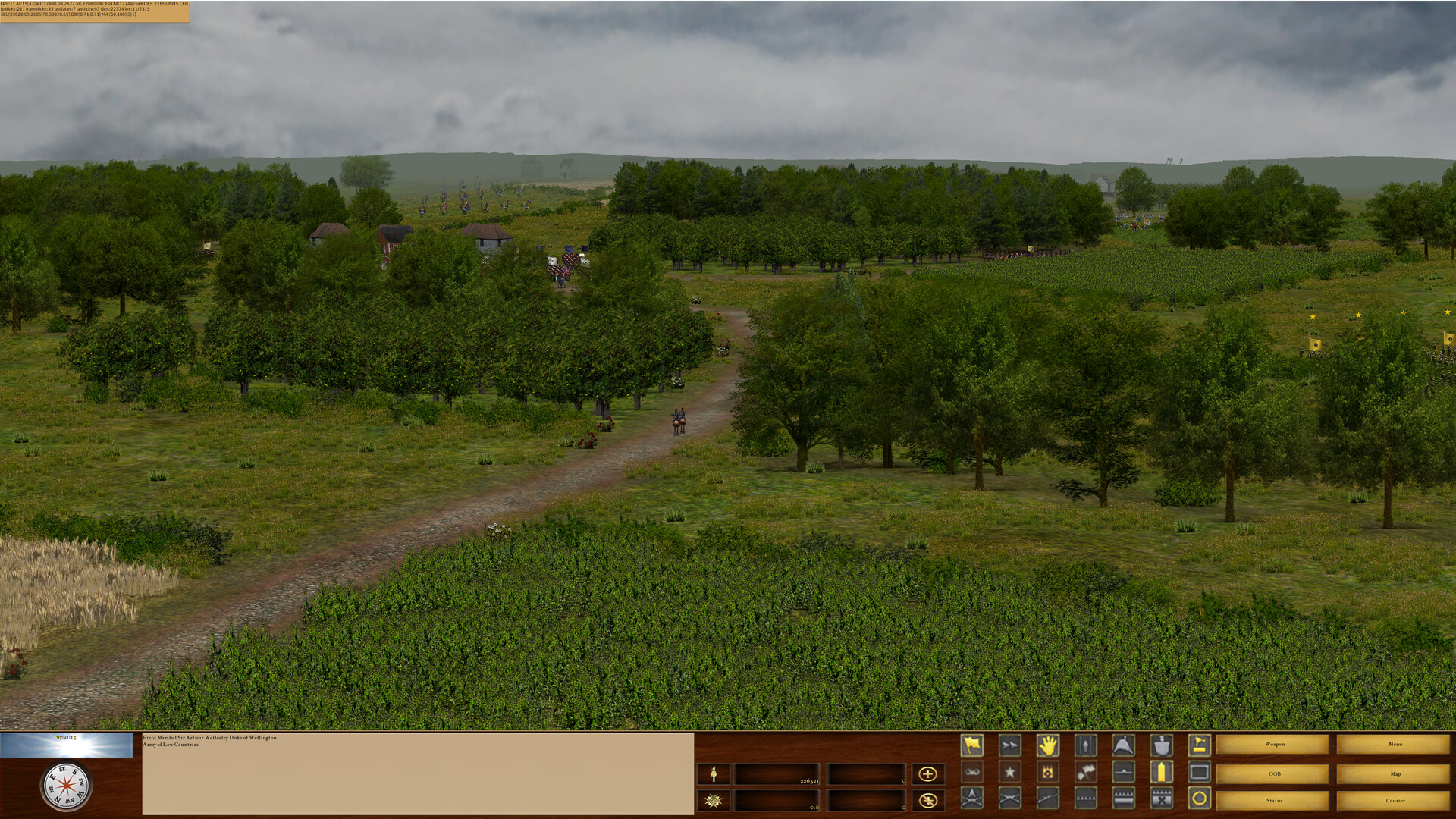Image resolution: width=1456 pixels, height=819 pixels.
Task: Select the crossed flags signal icon
Action: (x=1086, y=772)
